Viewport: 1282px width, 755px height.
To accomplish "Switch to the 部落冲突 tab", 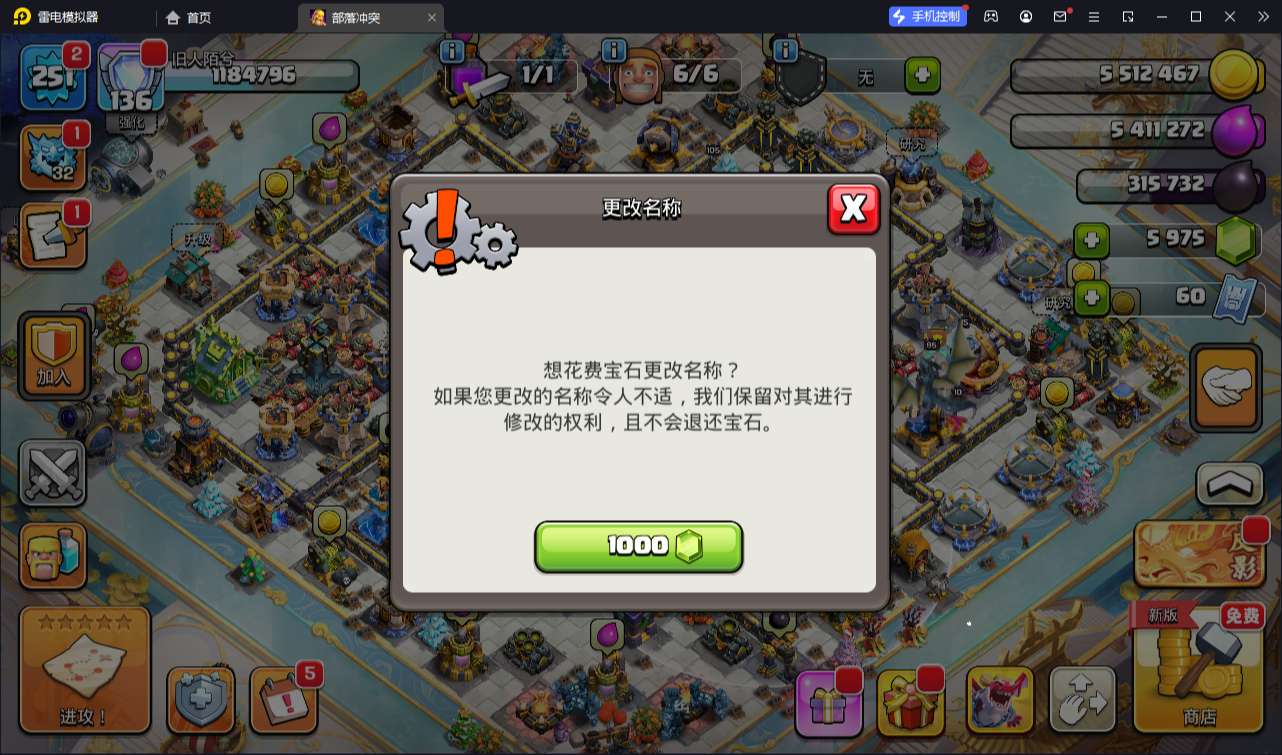I will [x=353, y=17].
